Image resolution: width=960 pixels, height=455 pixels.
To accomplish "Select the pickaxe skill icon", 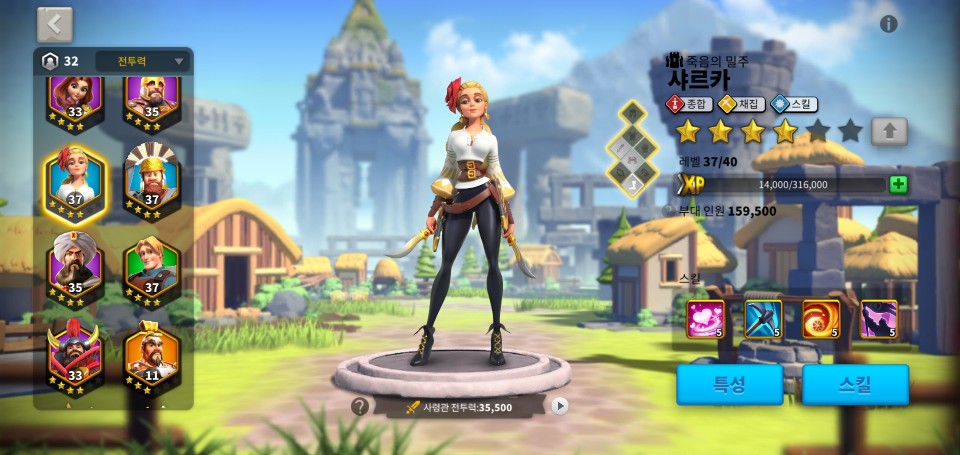I will [x=763, y=319].
